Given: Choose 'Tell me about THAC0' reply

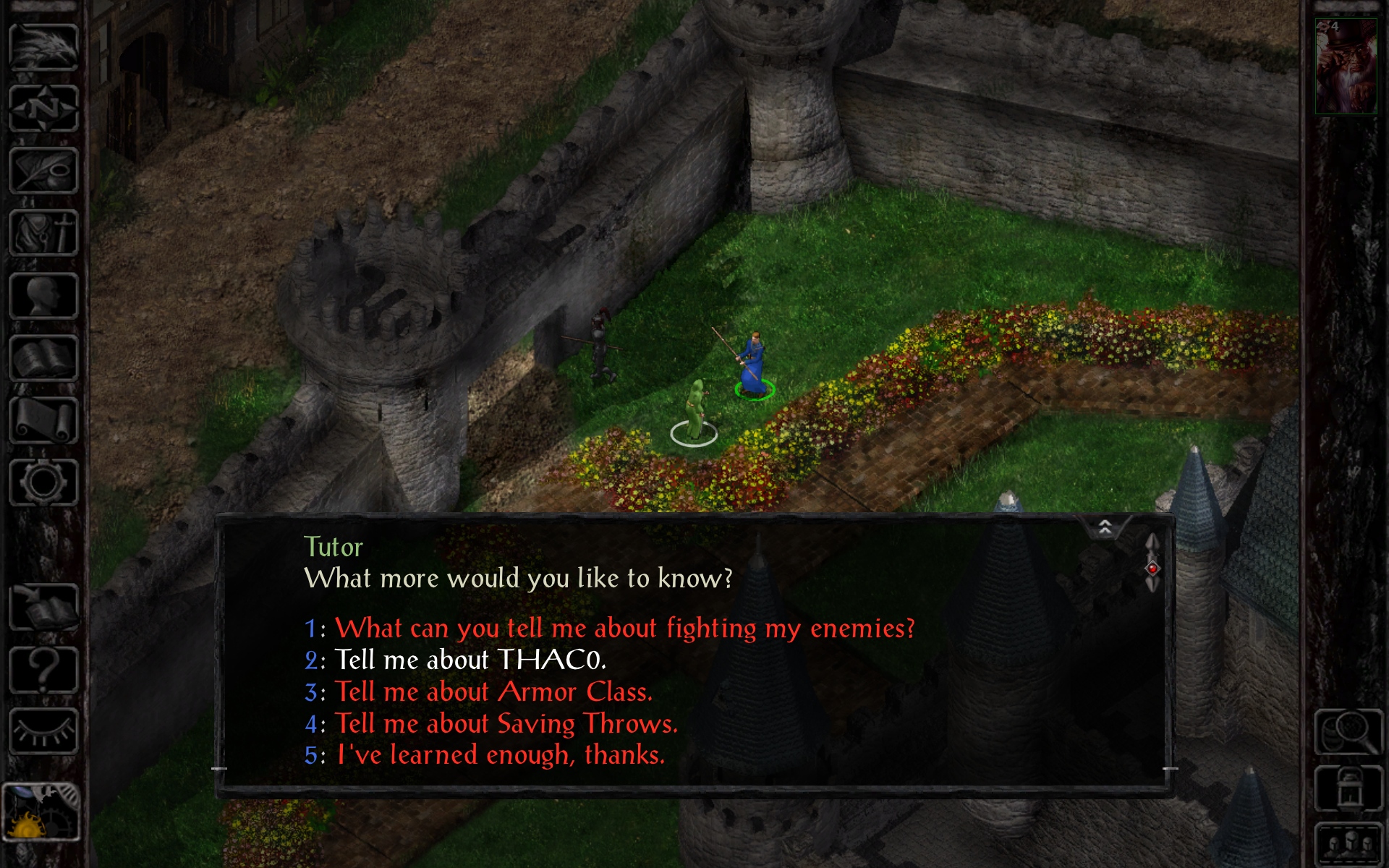Looking at the screenshot, I should (470, 660).
